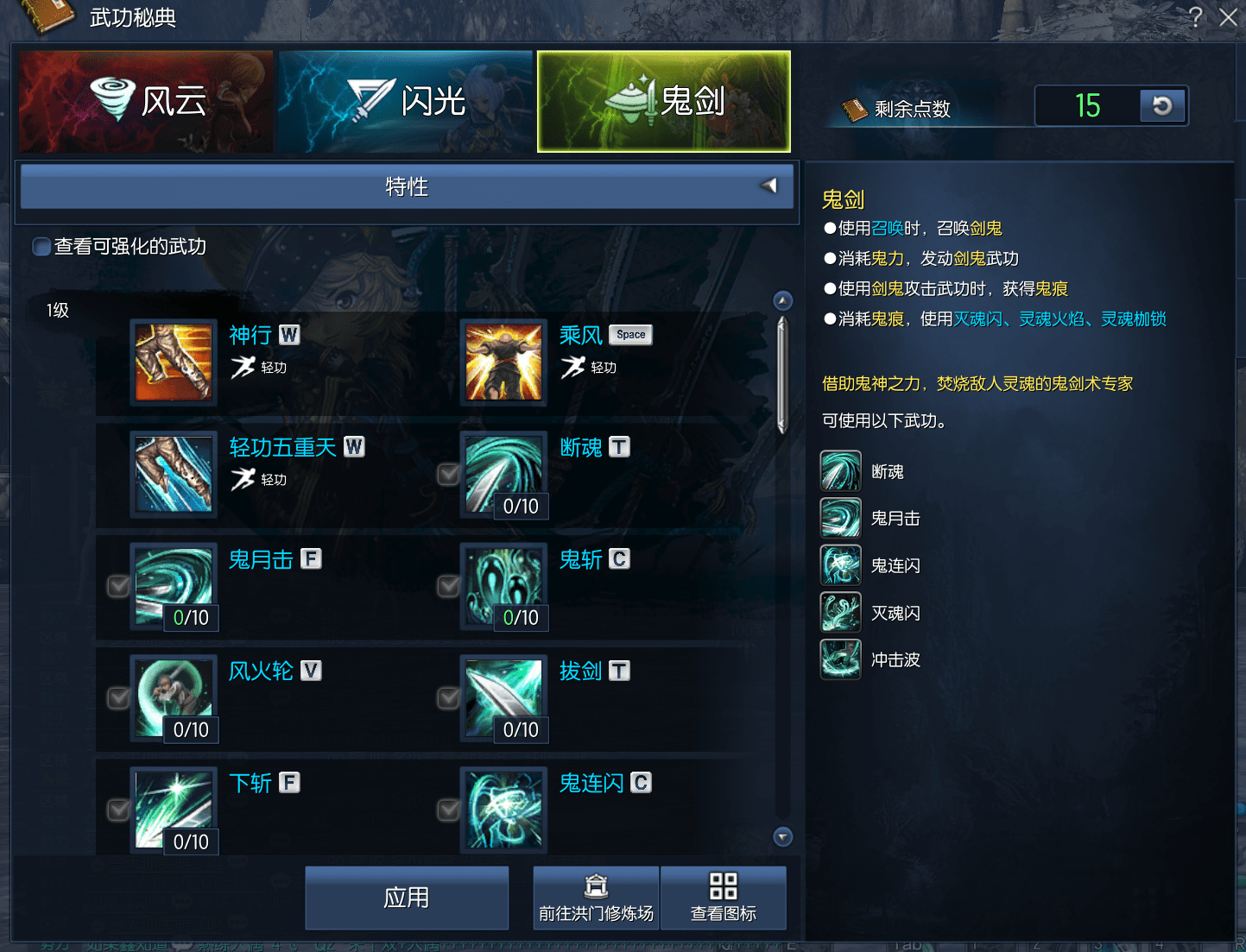Apply changes with the 应用 button
This screenshot has width=1246, height=952.
pos(407,898)
